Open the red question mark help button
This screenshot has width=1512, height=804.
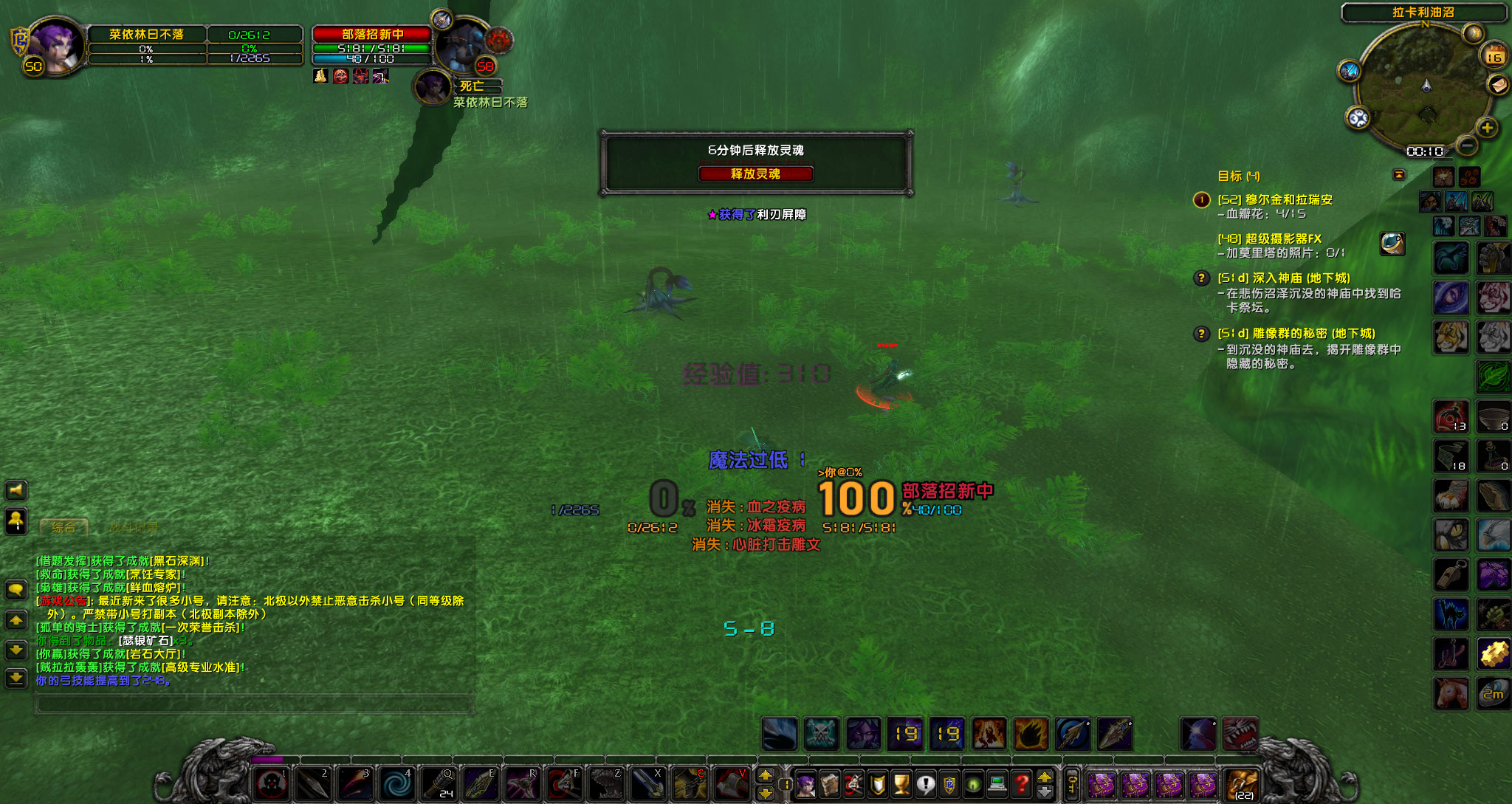coord(1022,783)
